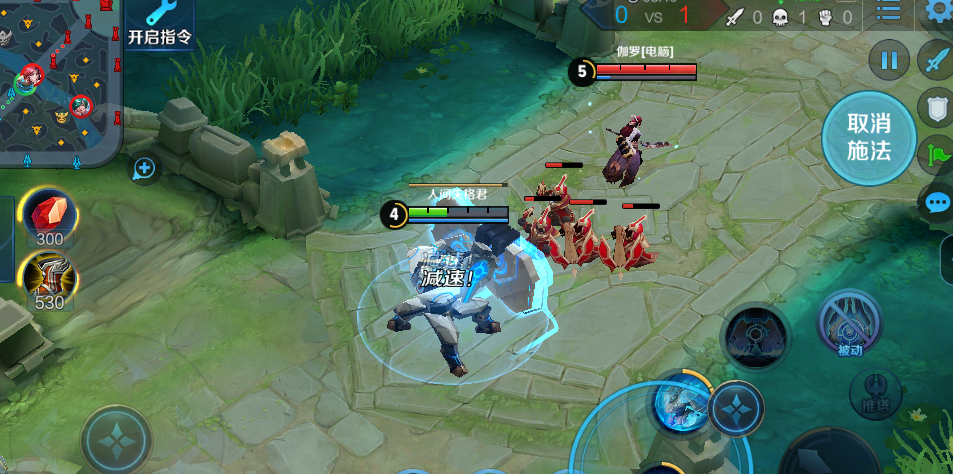
Task: Send the shield defend signal
Action: coord(938,108)
